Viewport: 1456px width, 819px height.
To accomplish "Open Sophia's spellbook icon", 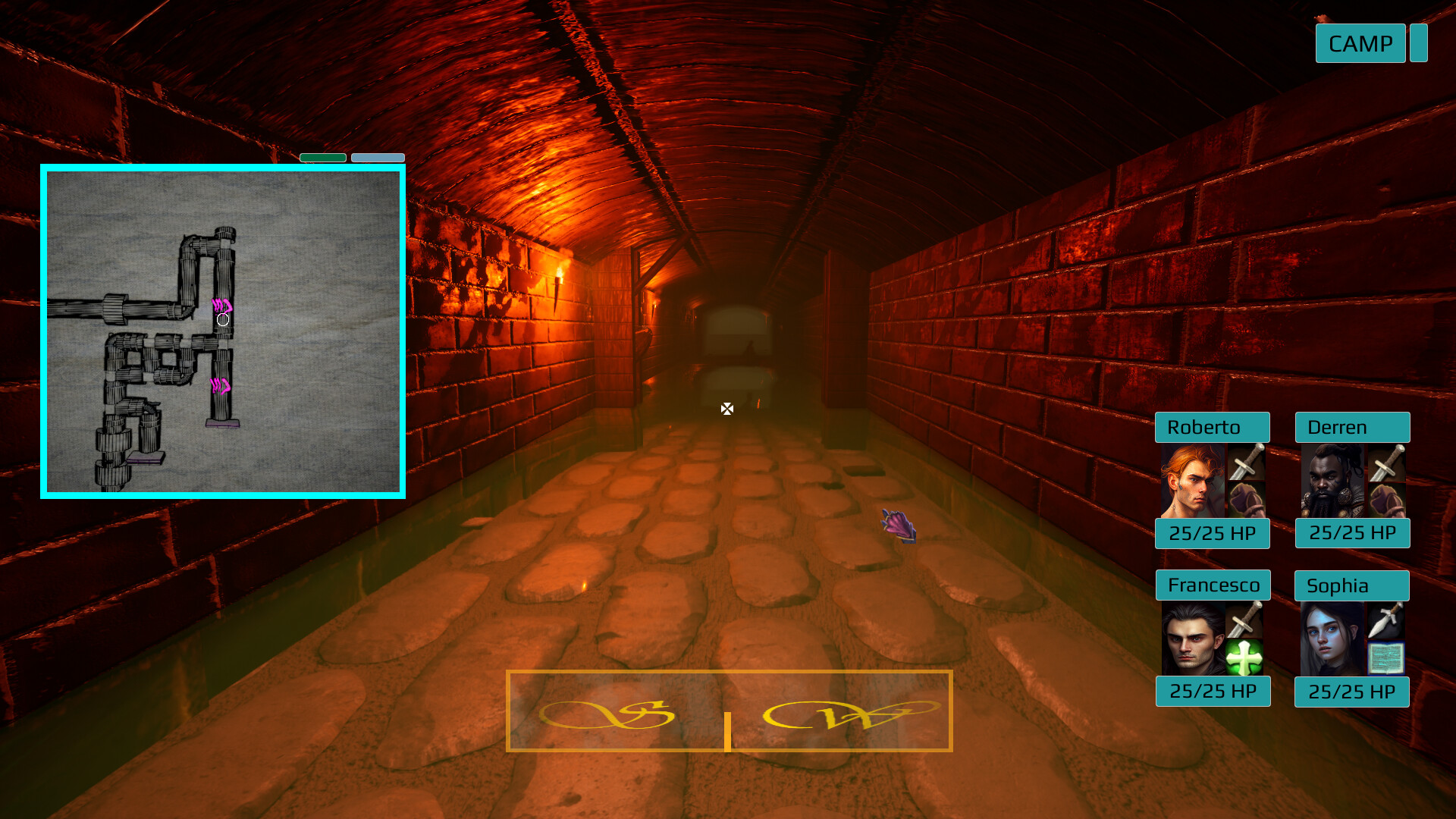I will (1385, 658).
